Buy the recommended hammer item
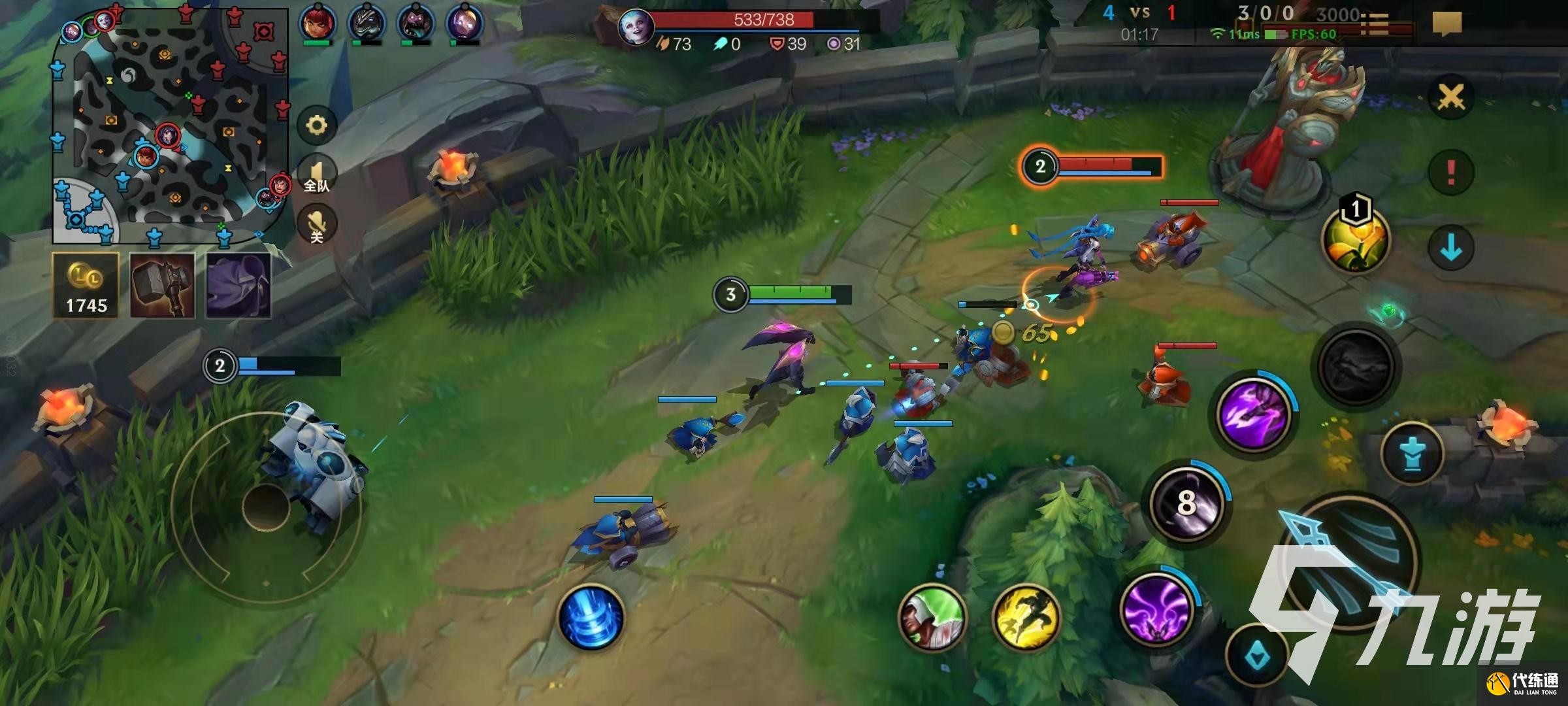The image size is (1568, 706). pyautogui.click(x=162, y=286)
